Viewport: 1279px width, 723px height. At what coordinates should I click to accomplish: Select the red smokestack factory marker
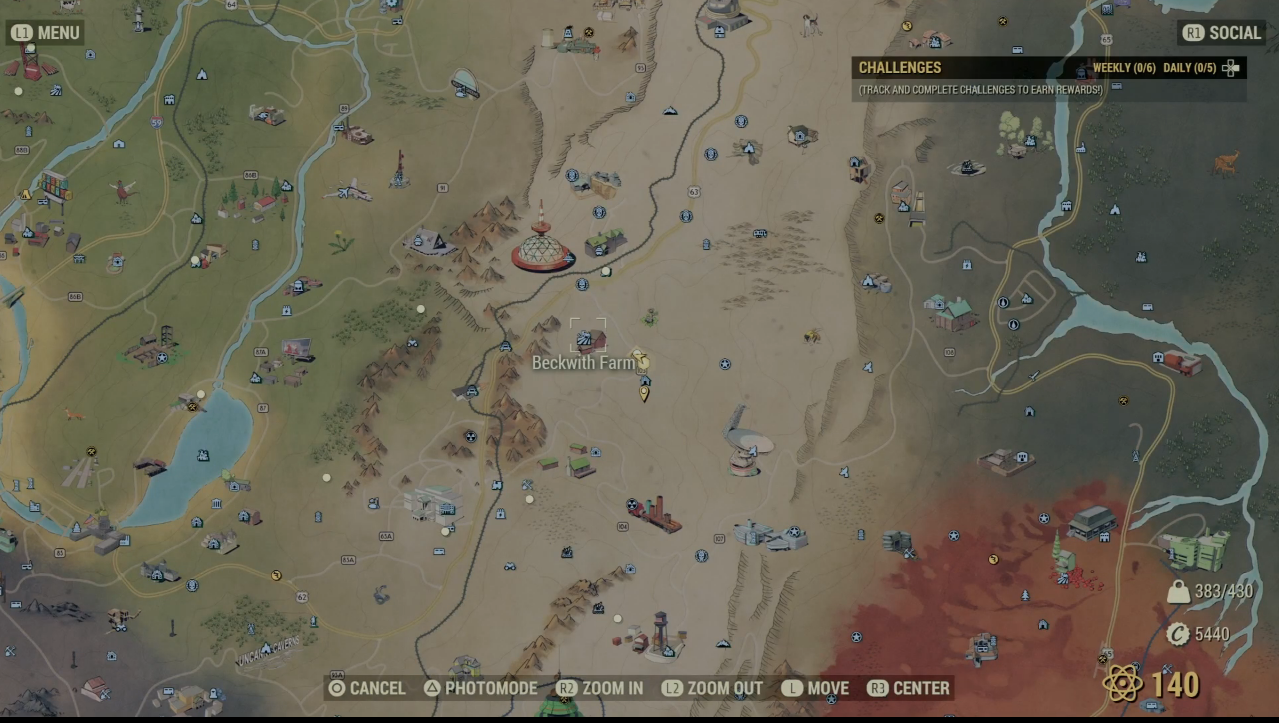coord(656,515)
